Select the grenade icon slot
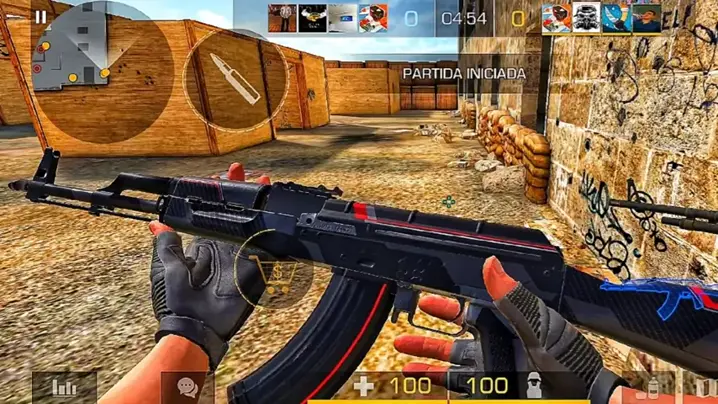The width and height of the screenshot is (718, 404). point(654,388)
